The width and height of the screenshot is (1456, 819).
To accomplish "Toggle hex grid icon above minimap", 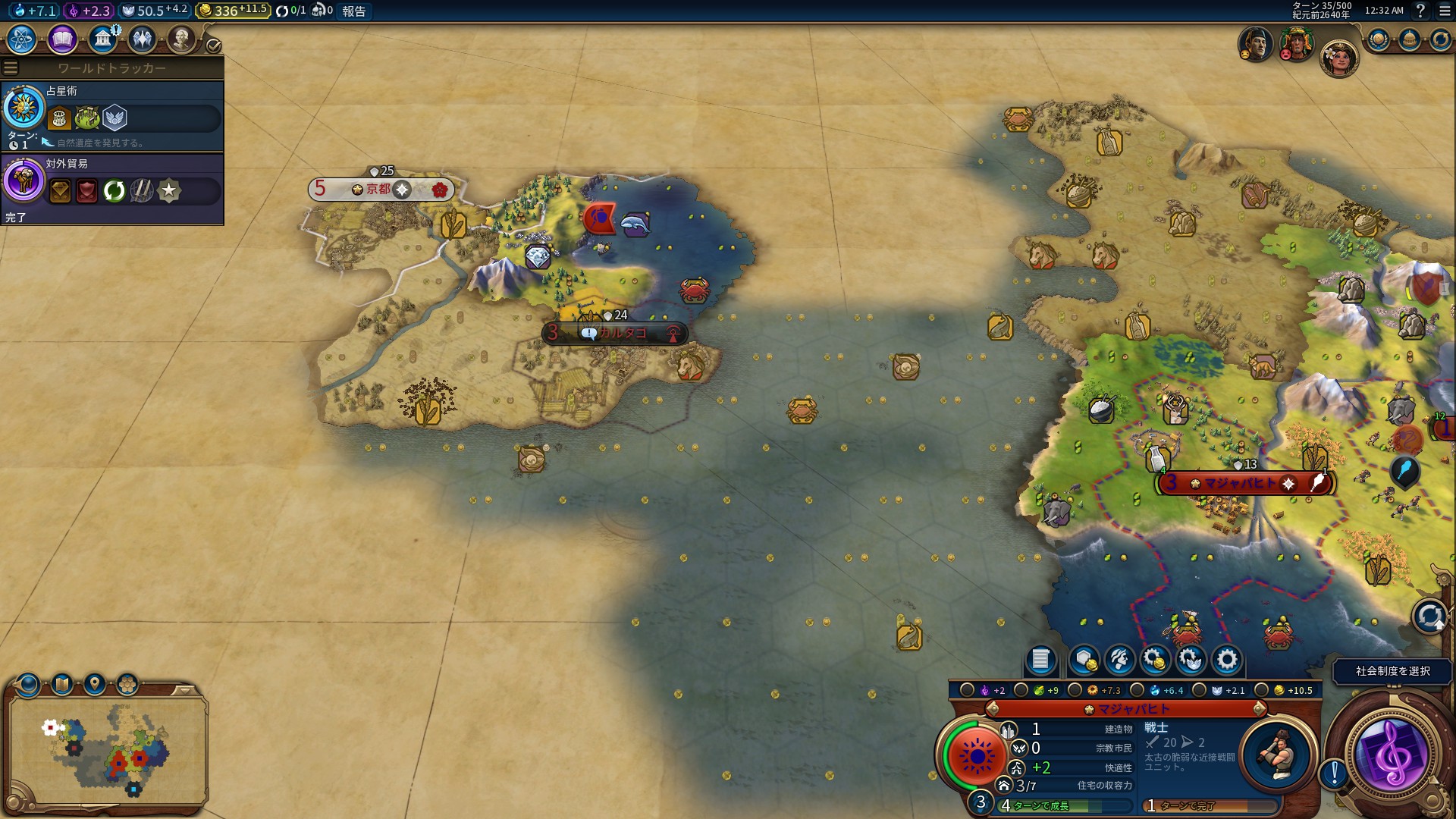I will point(127,685).
